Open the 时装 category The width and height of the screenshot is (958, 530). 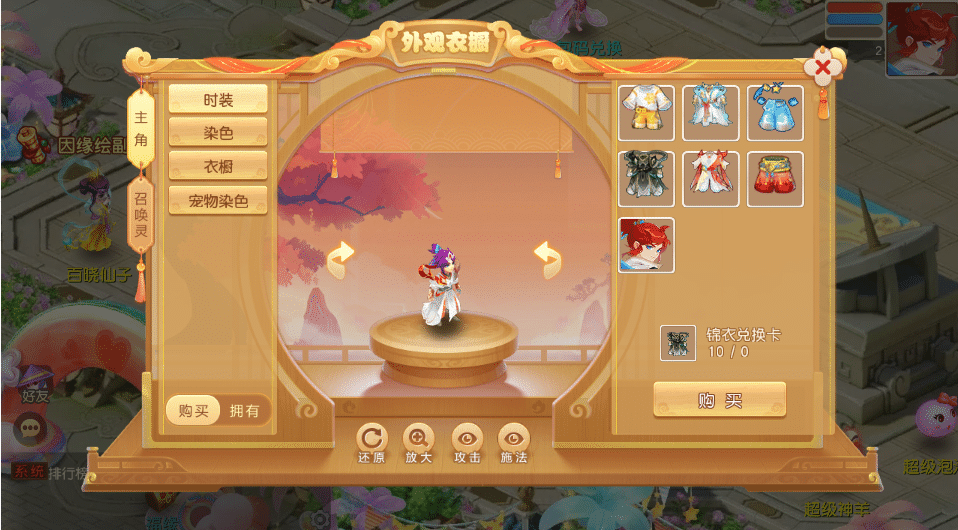click(218, 99)
